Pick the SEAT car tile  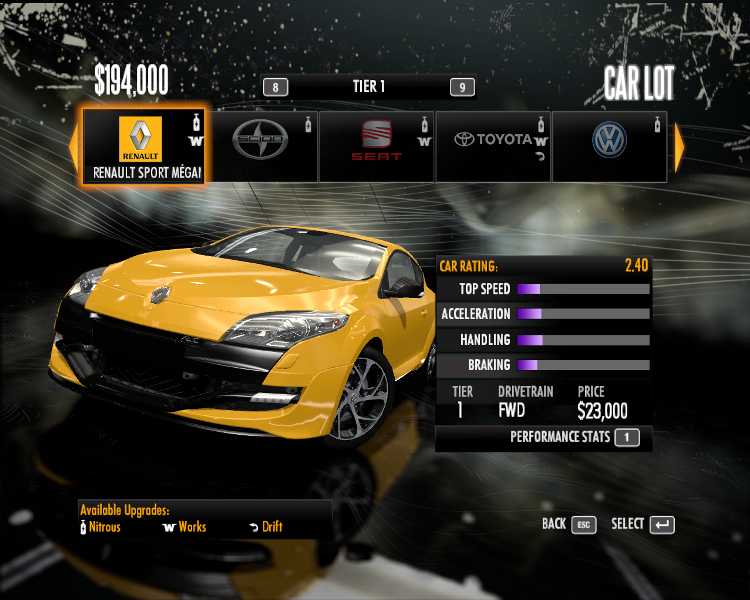(377, 146)
